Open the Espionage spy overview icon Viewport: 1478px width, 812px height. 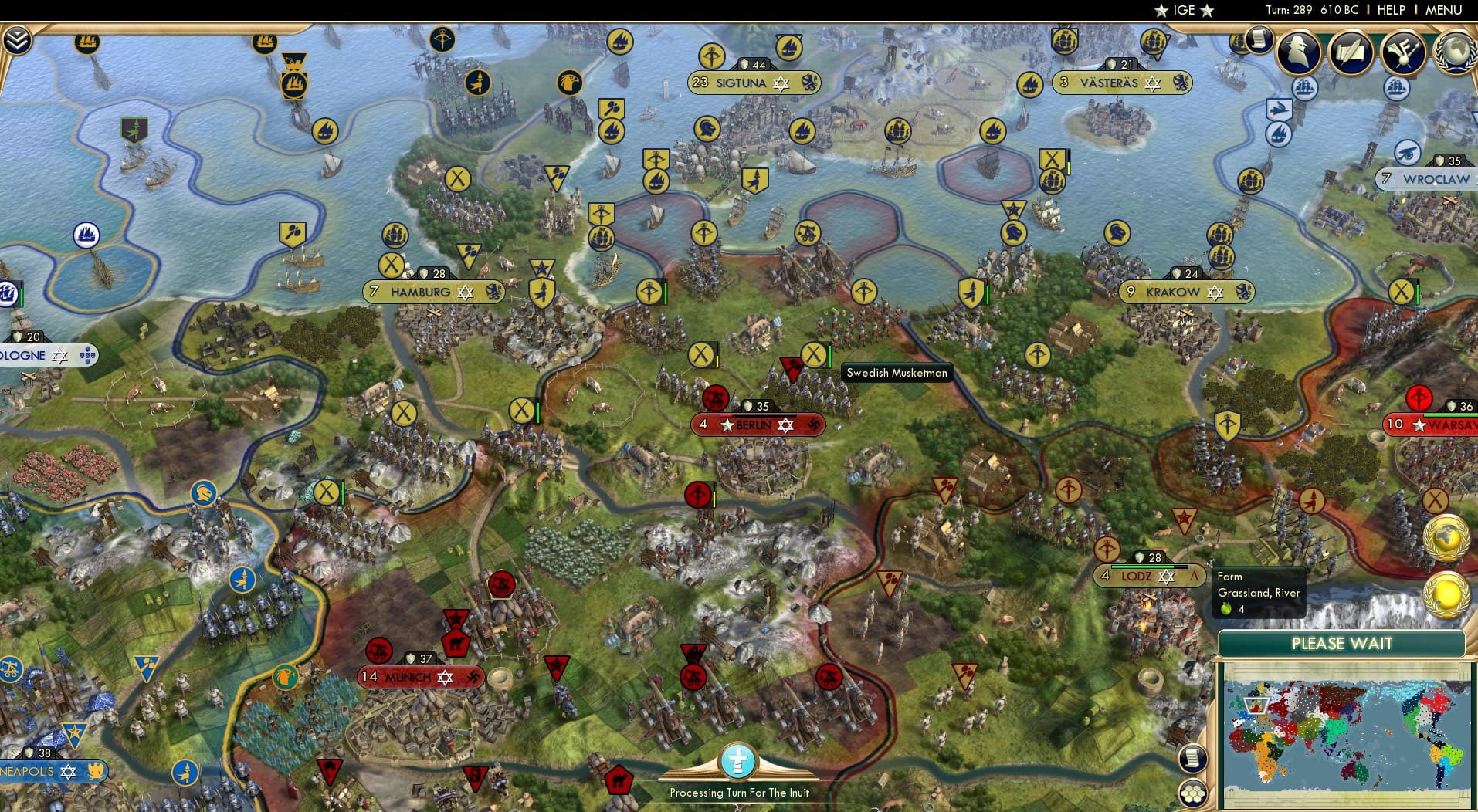pos(1299,52)
